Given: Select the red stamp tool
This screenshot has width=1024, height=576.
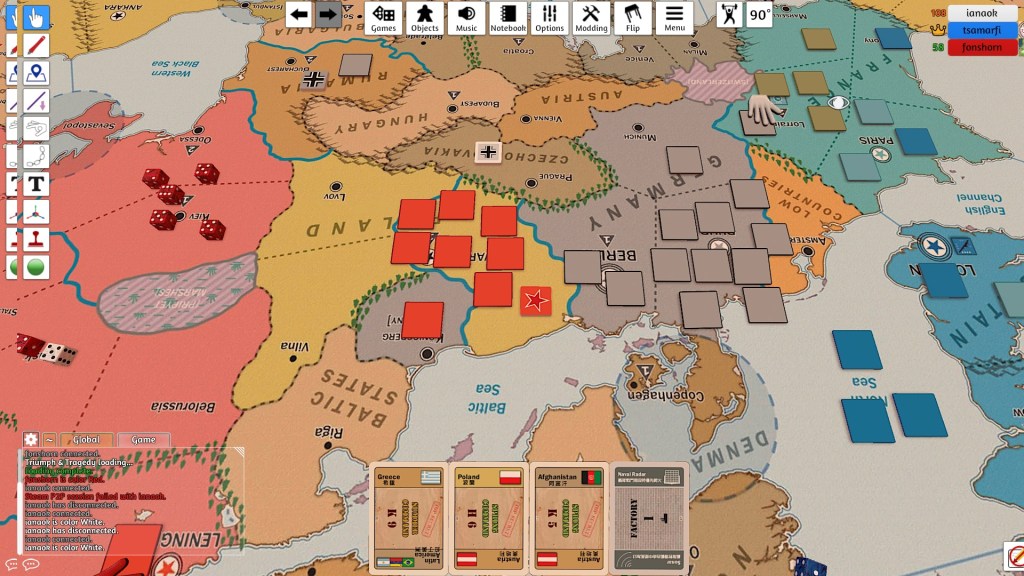Looking at the screenshot, I should click(37, 240).
